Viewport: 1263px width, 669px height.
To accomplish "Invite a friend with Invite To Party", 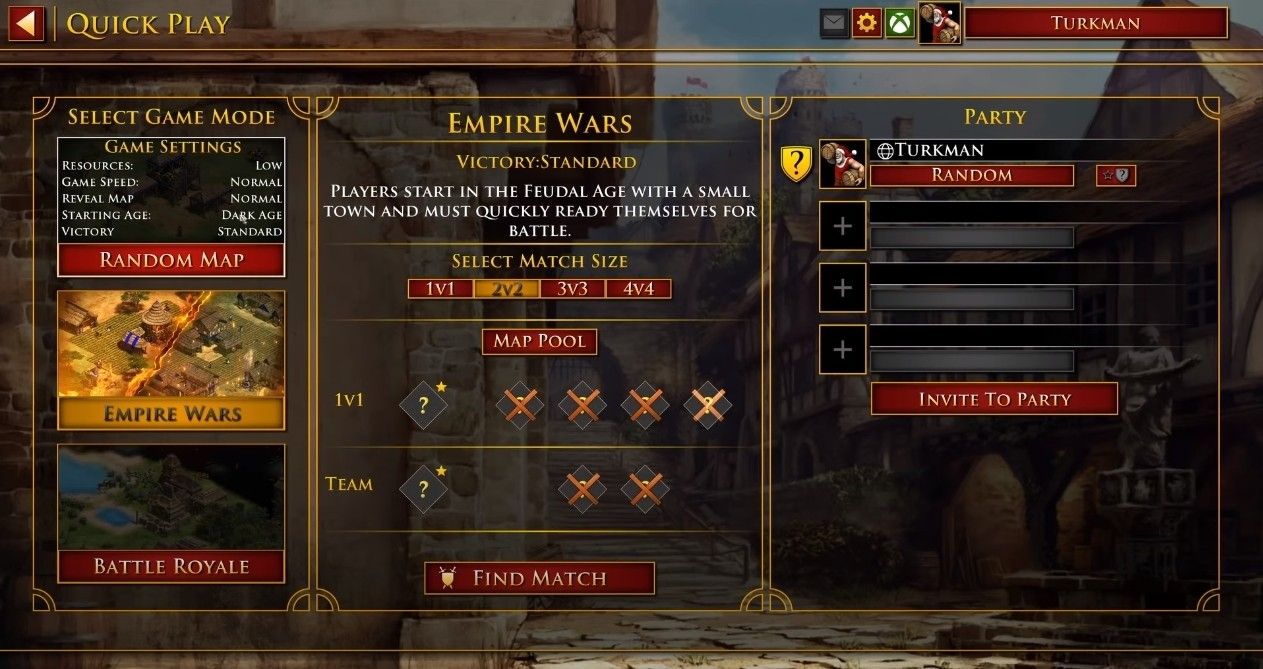I will click(x=994, y=399).
